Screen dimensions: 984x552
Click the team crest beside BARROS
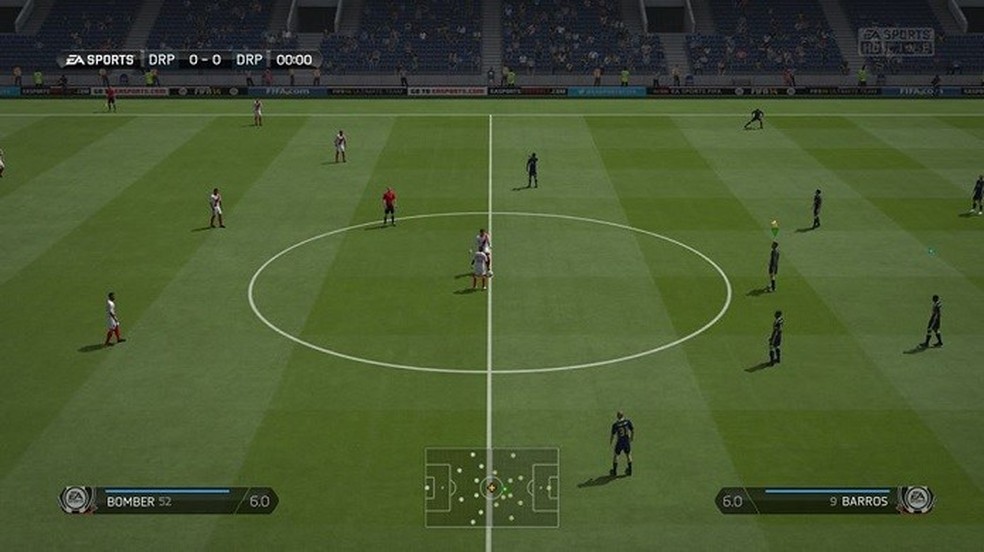[915, 499]
